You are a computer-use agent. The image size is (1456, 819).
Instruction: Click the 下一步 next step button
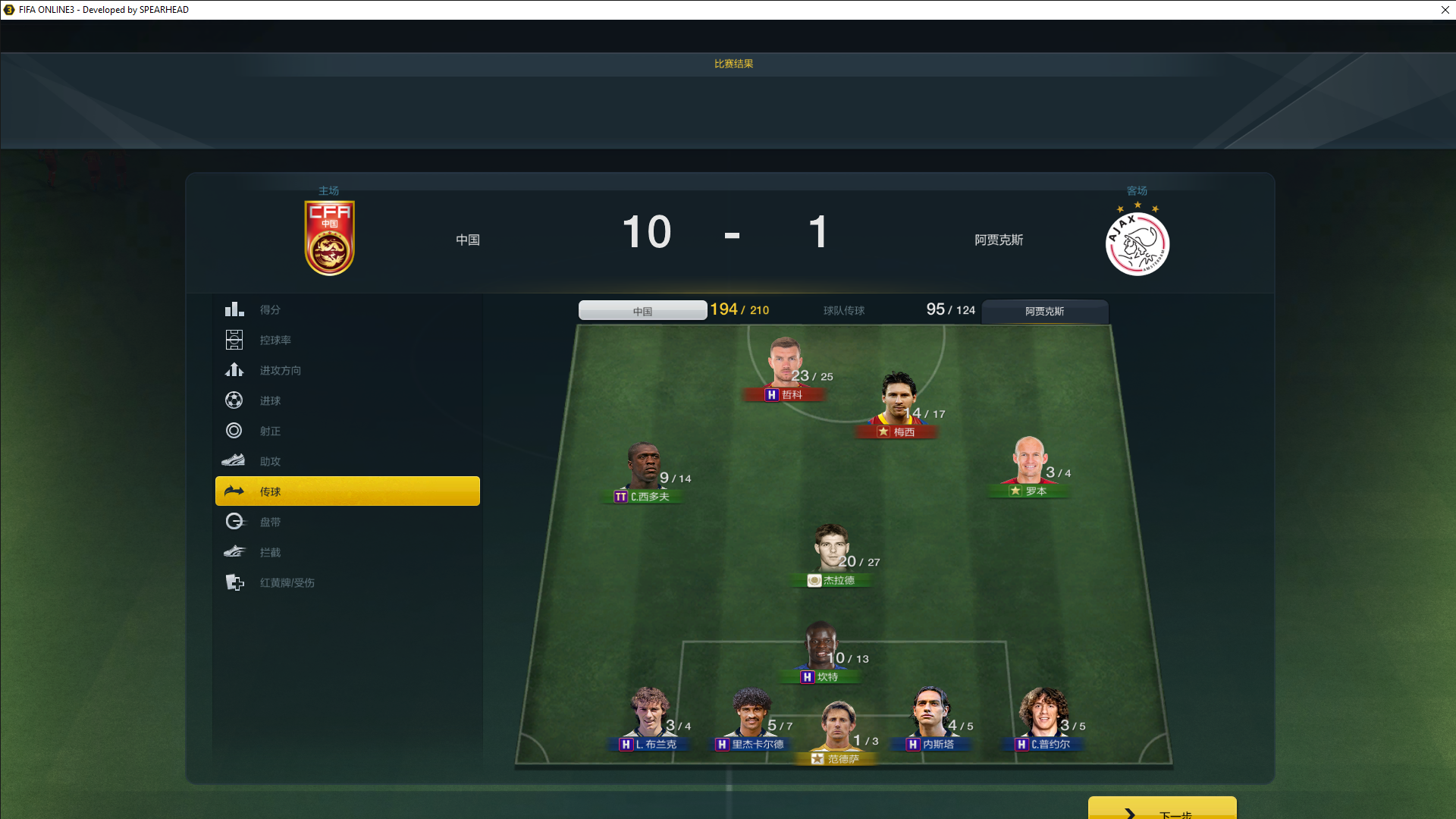pos(1162,811)
